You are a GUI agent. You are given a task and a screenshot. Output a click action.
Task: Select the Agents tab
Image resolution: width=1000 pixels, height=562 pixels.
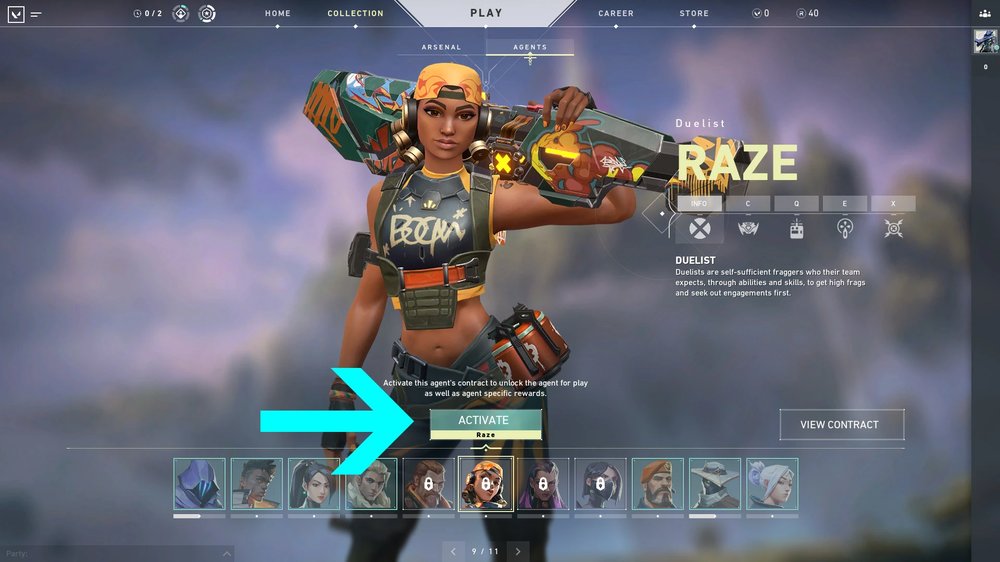530,47
